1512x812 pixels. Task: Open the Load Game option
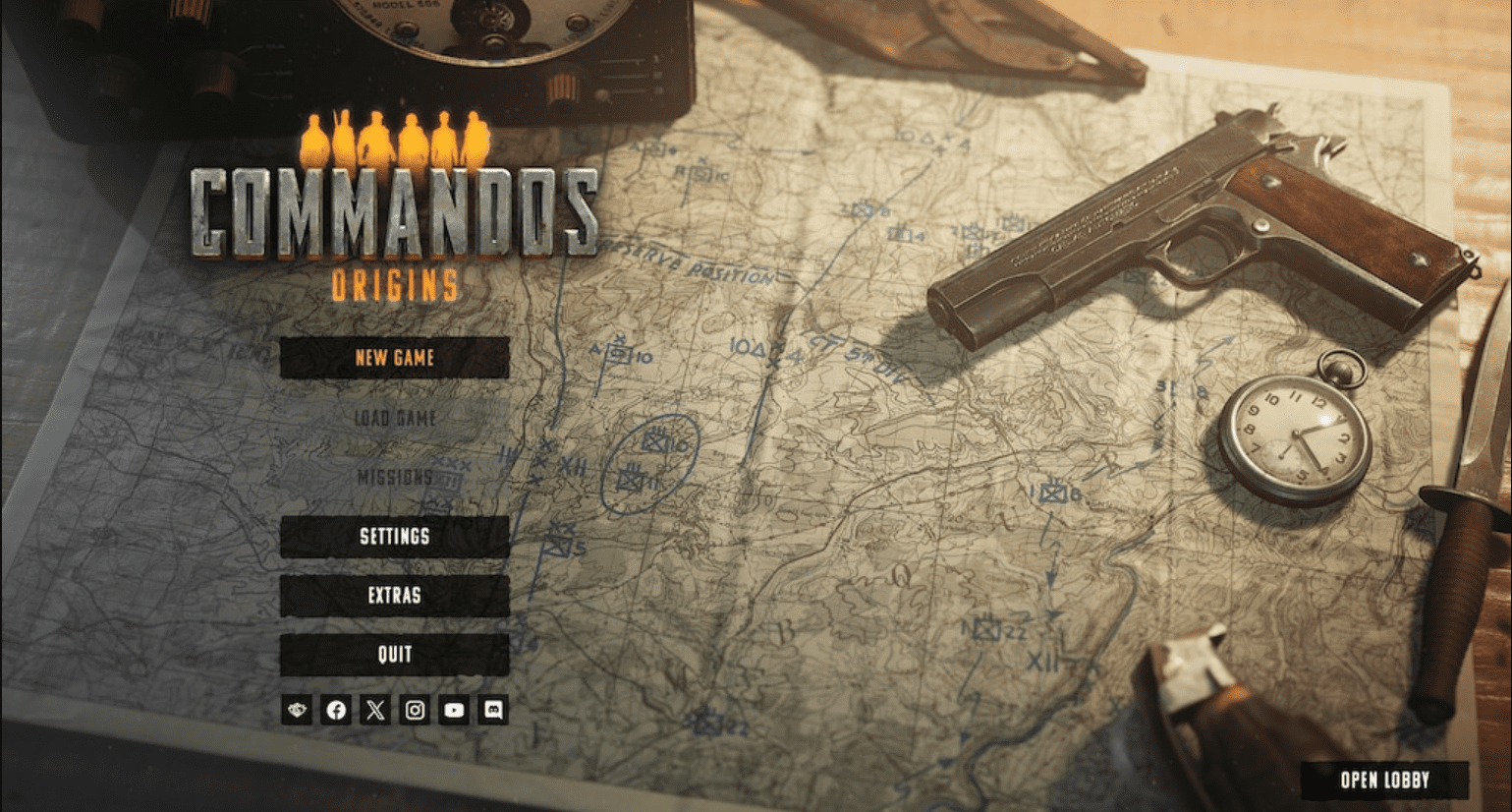click(x=394, y=417)
